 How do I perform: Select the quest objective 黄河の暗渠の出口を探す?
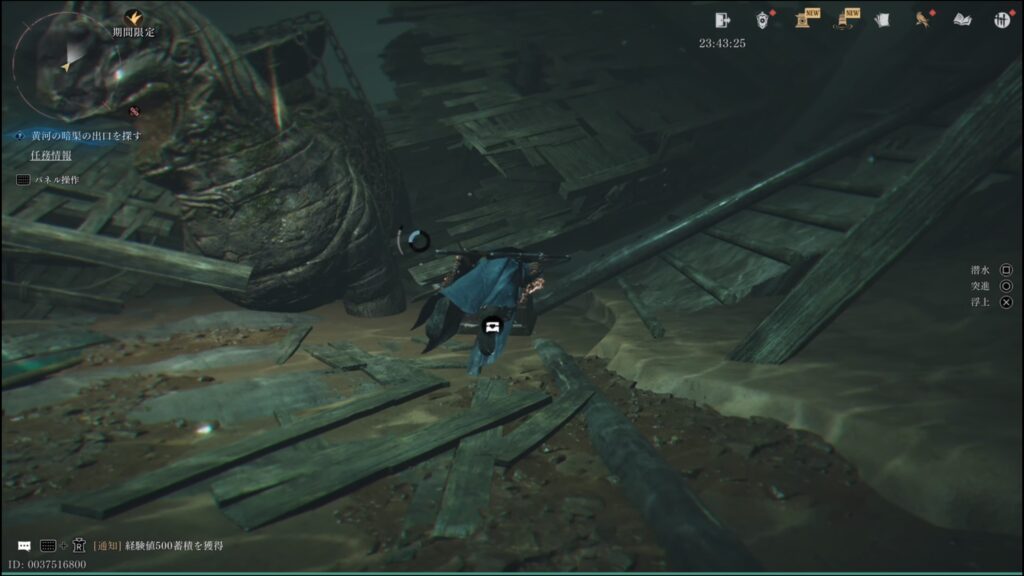[x=87, y=135]
